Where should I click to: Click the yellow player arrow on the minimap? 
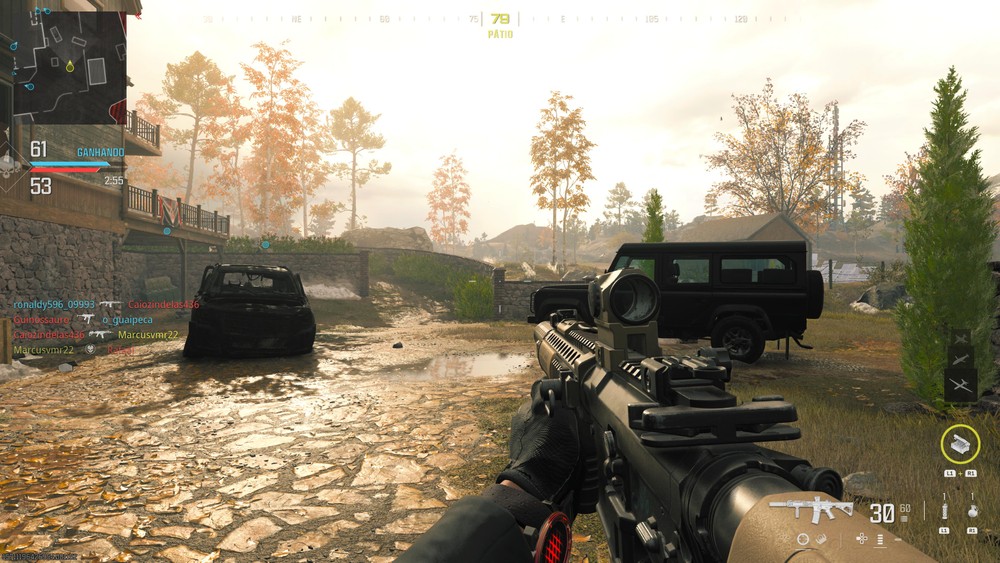[x=70, y=66]
